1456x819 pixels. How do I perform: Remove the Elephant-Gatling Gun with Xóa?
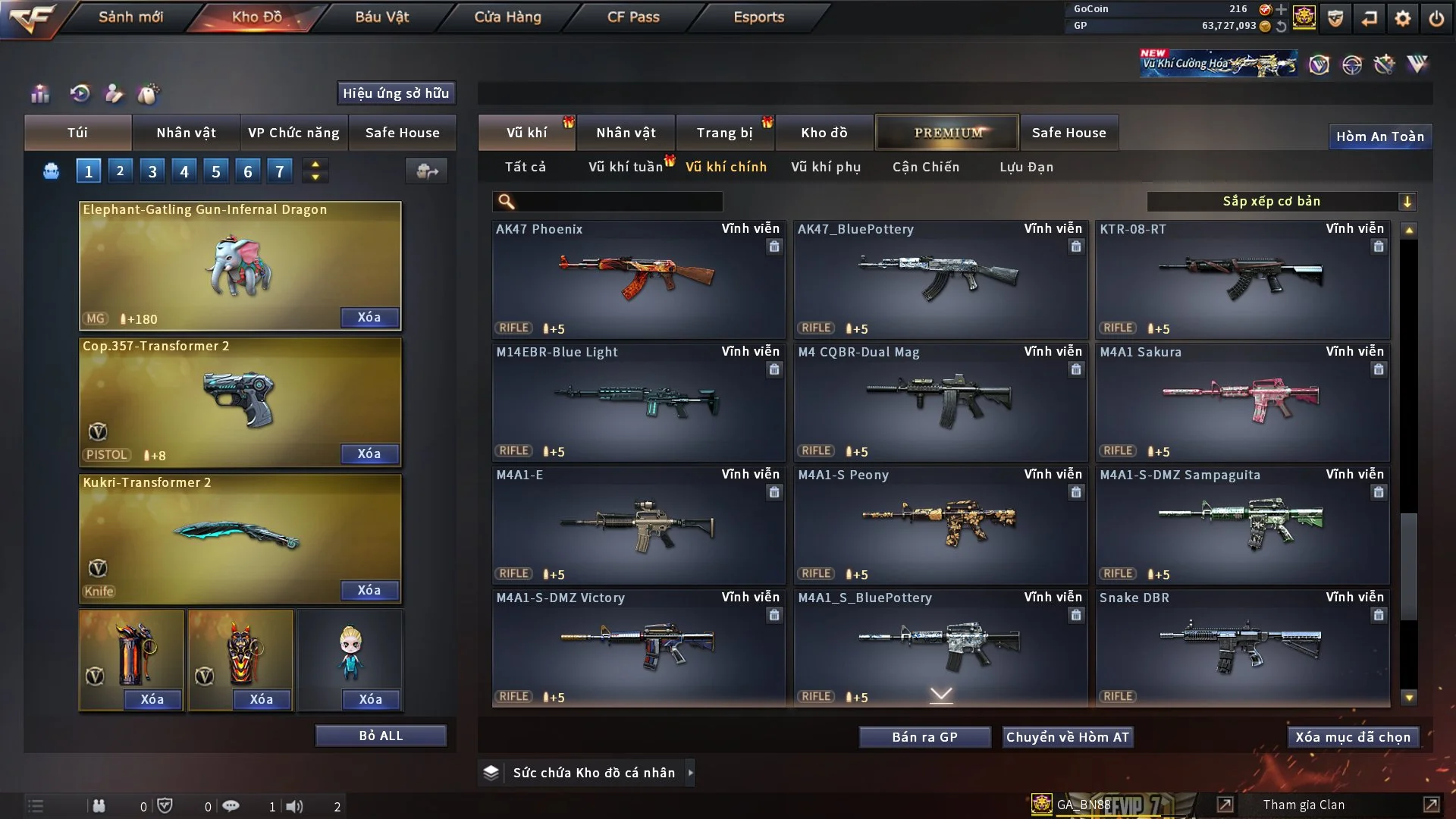click(369, 317)
